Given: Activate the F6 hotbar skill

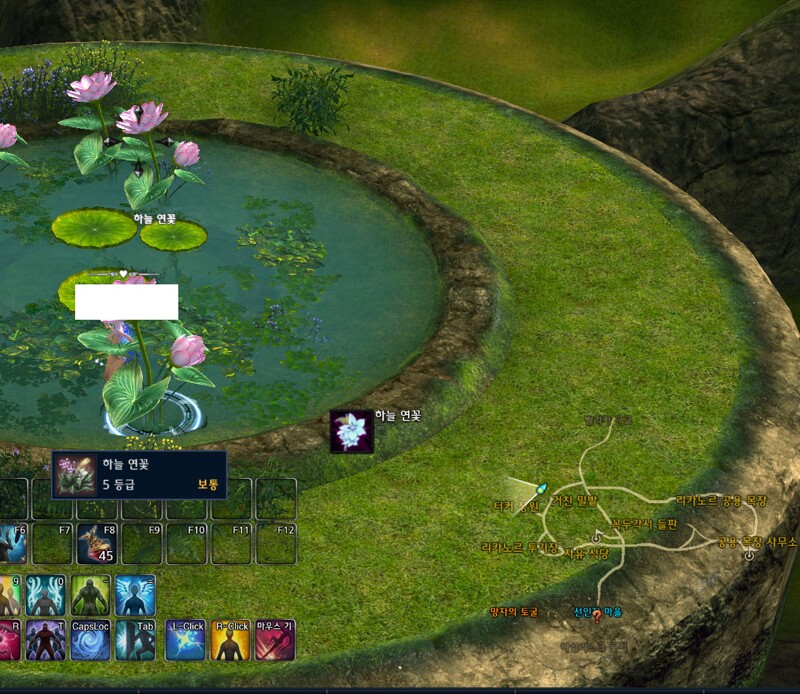Looking at the screenshot, I should tap(12, 543).
